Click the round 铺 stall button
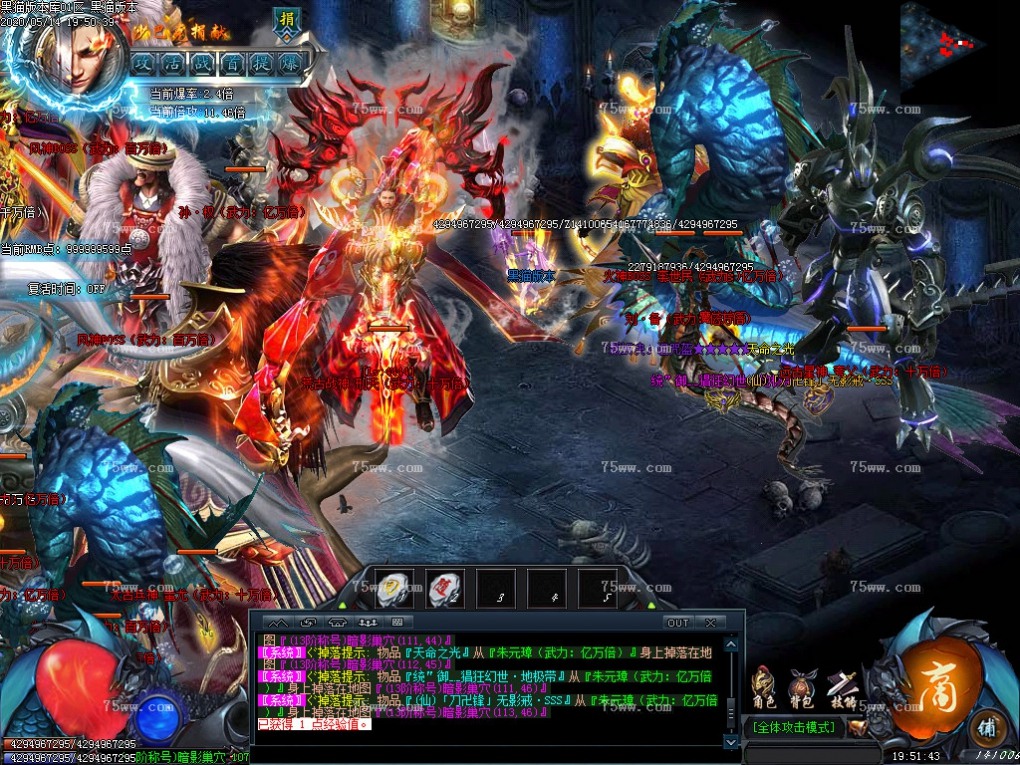The image size is (1020, 765). [x=988, y=727]
